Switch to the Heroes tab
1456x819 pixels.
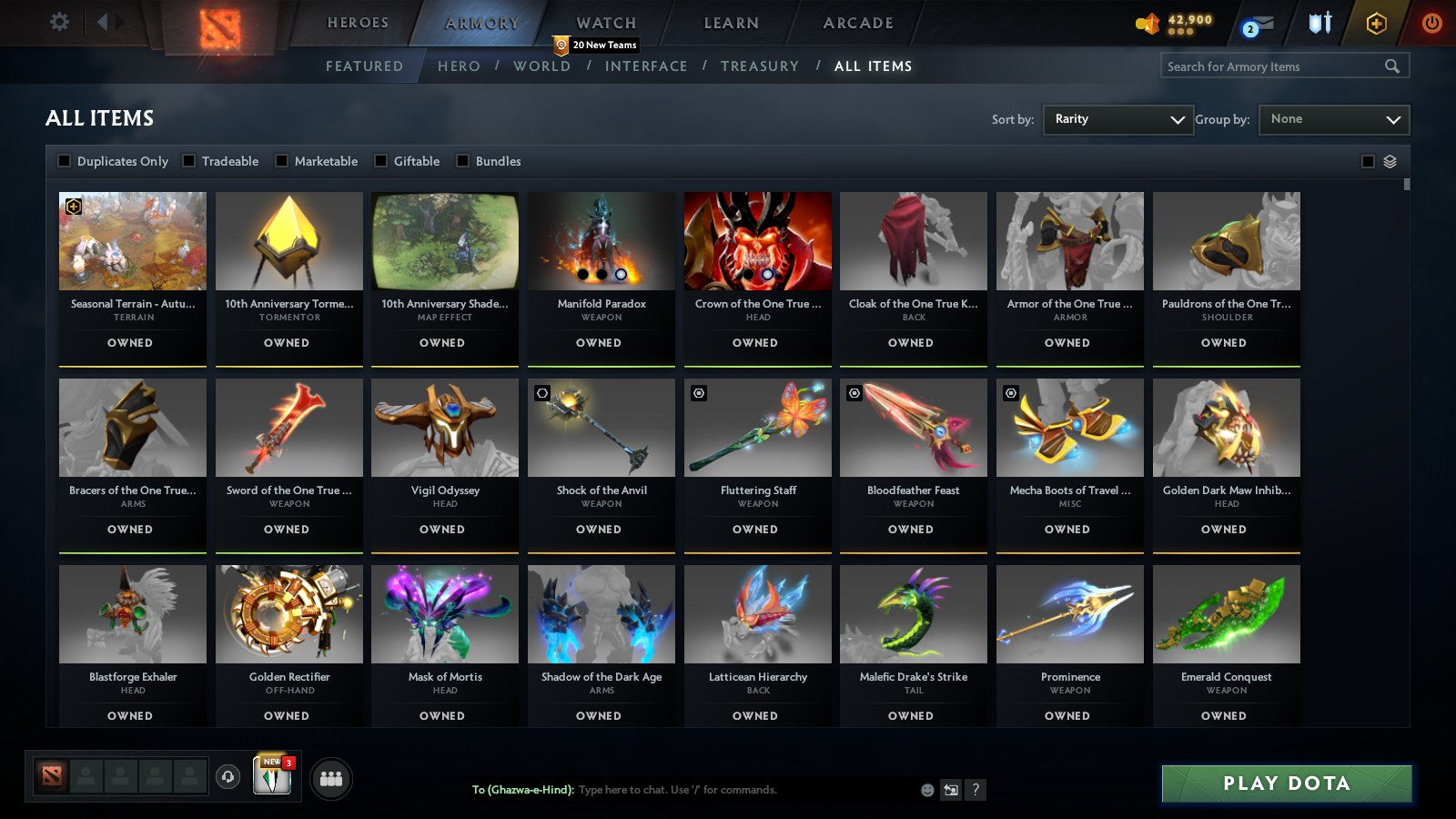coord(357,22)
